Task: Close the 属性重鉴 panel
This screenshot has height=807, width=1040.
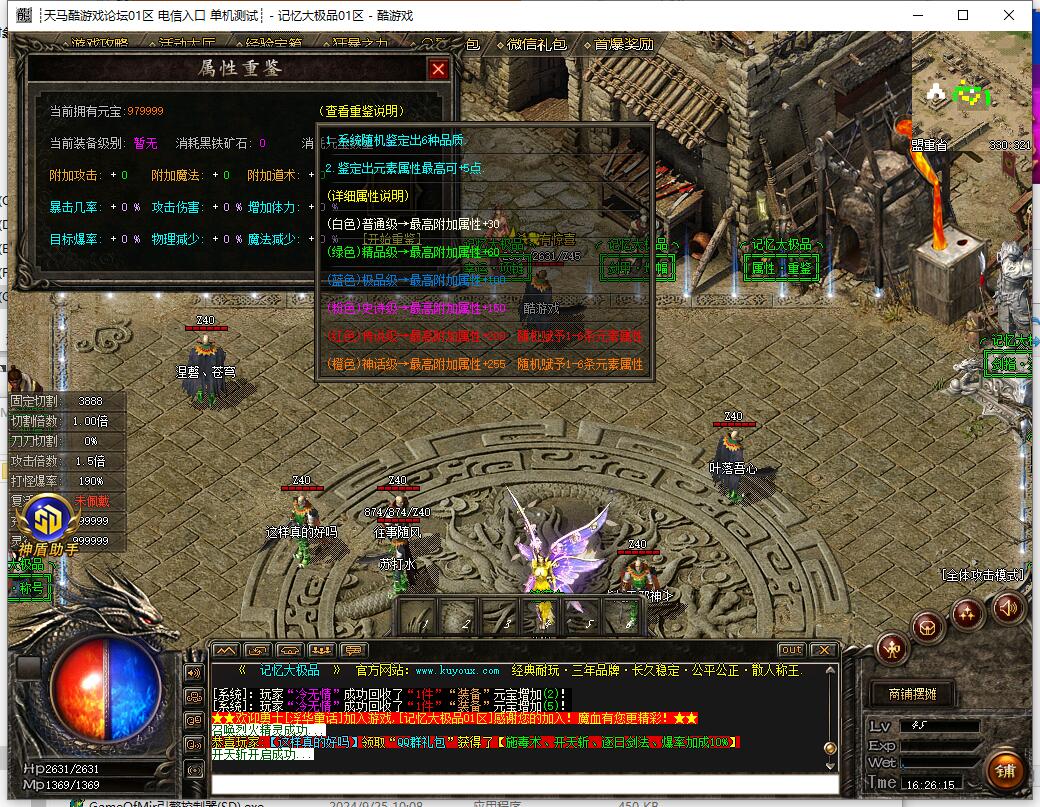Action: [x=437, y=69]
